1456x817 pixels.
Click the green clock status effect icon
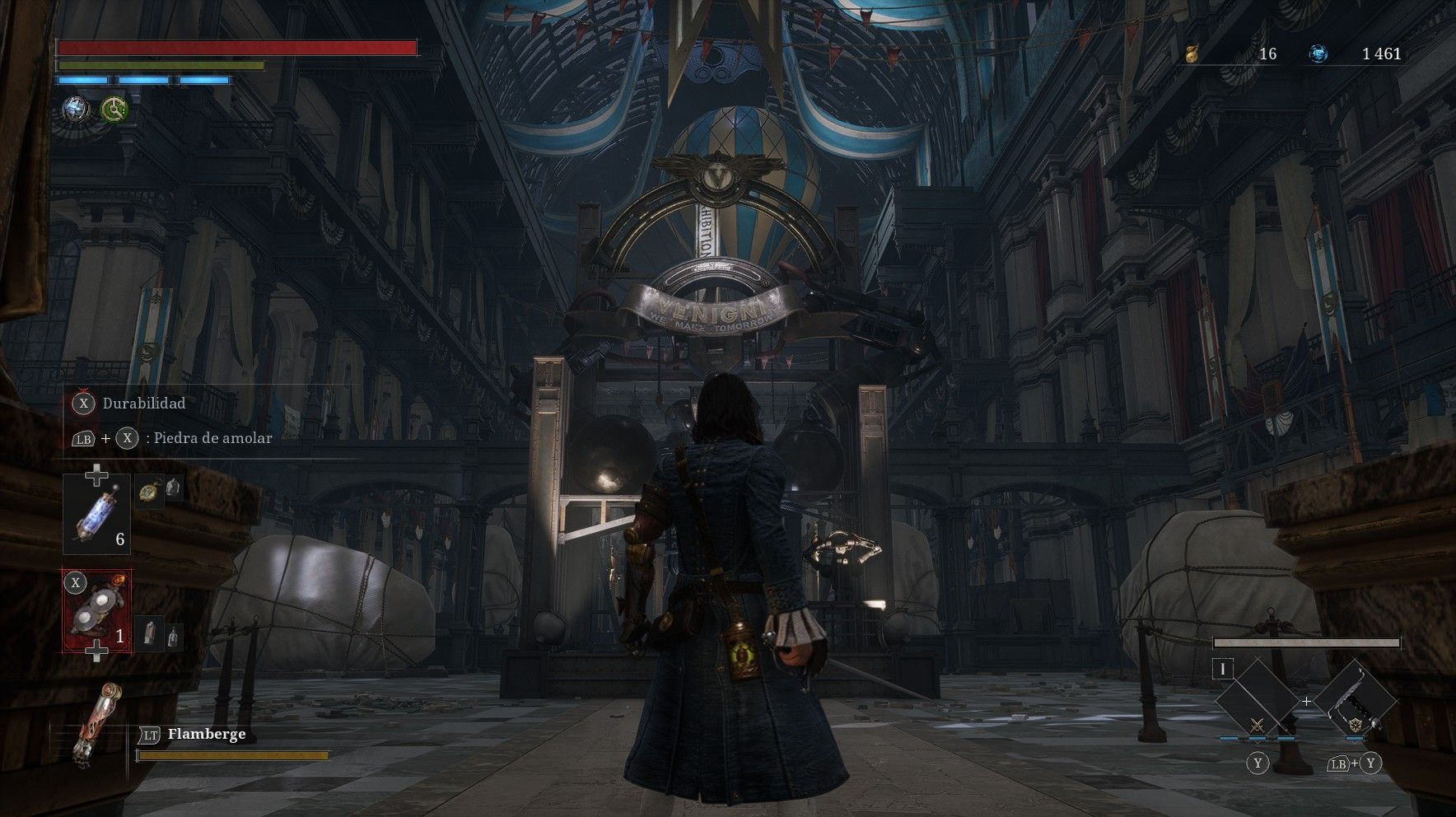tap(114, 109)
